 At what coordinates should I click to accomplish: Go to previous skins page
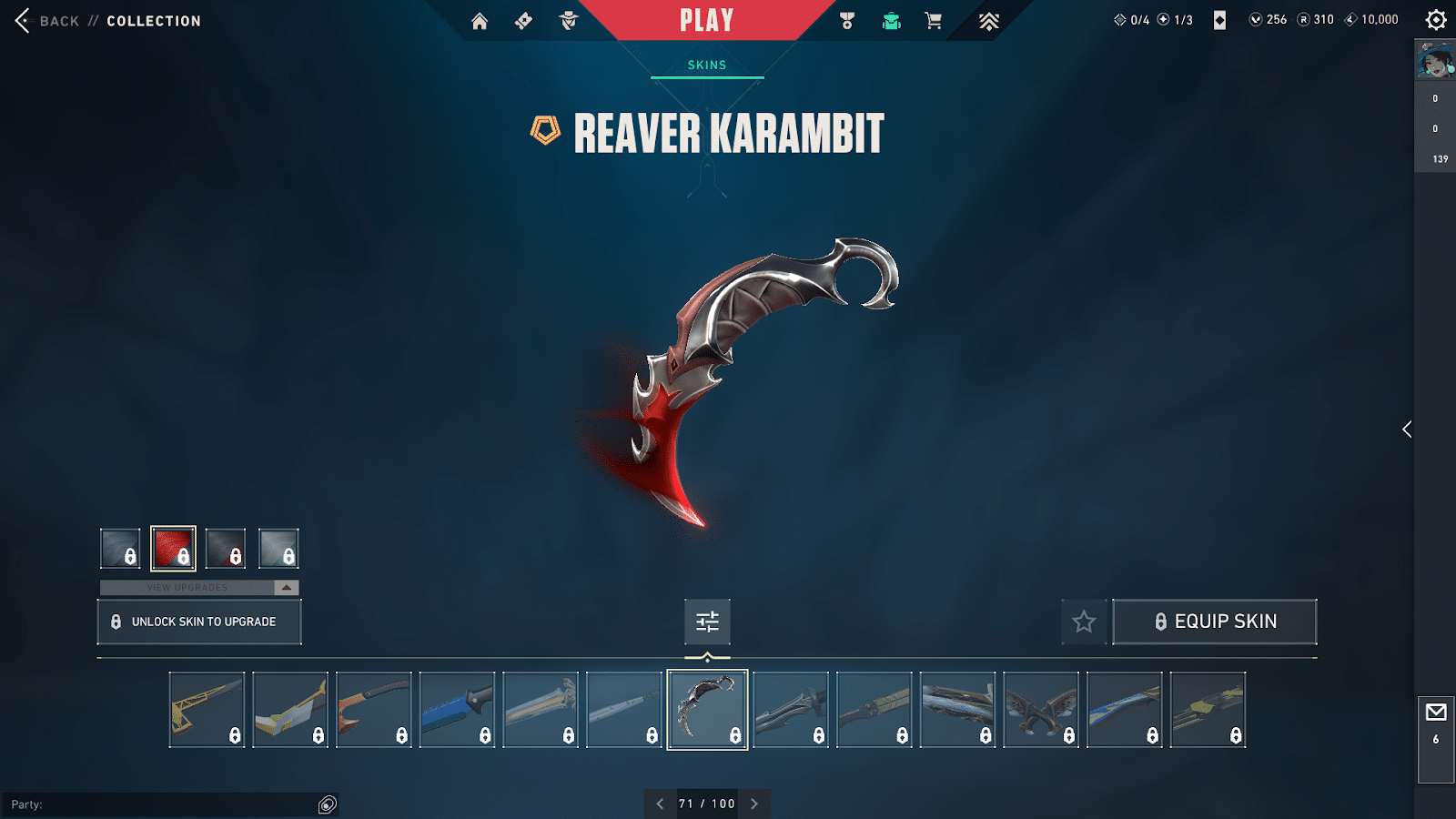click(660, 804)
